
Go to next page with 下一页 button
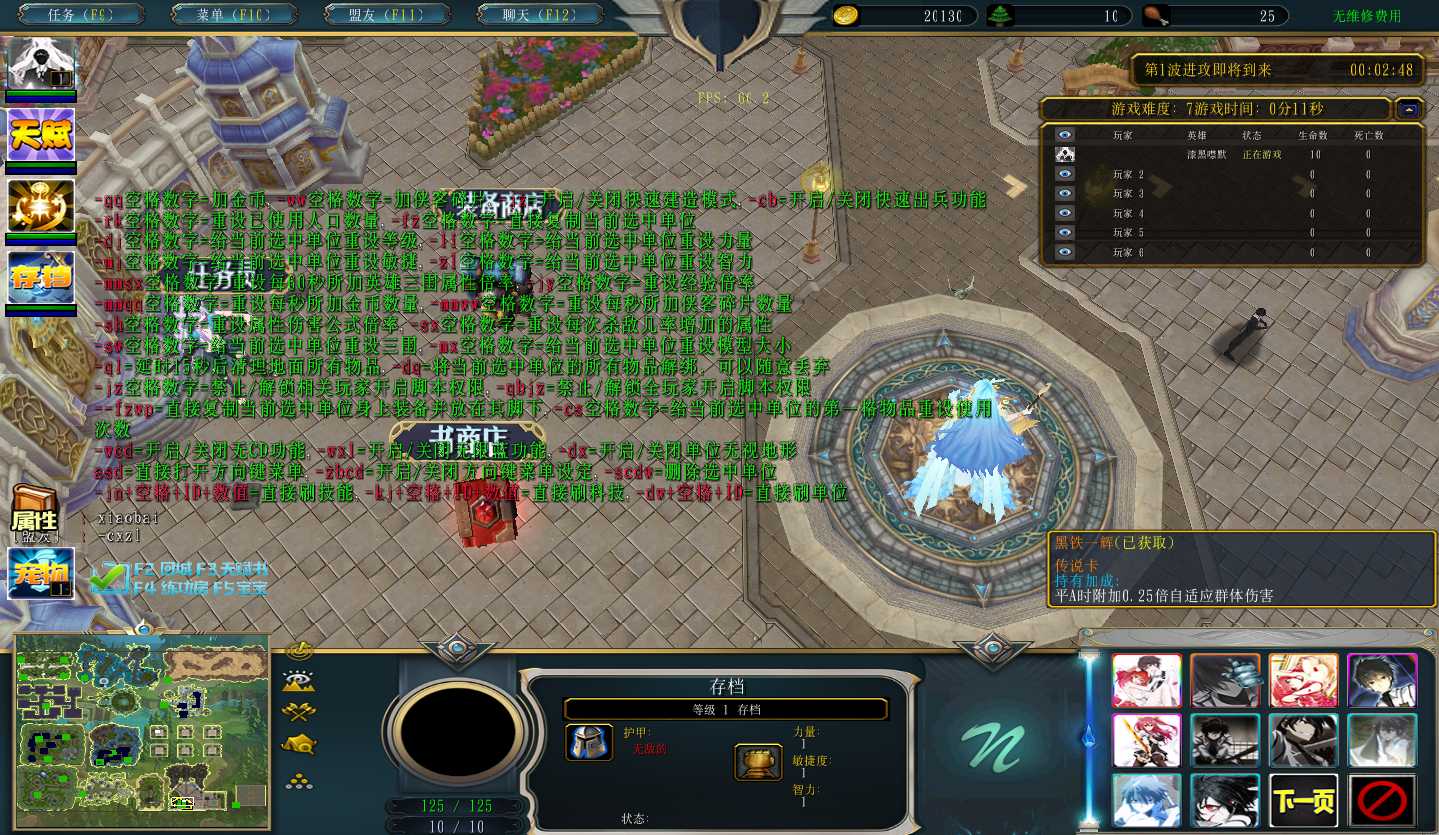(1303, 800)
